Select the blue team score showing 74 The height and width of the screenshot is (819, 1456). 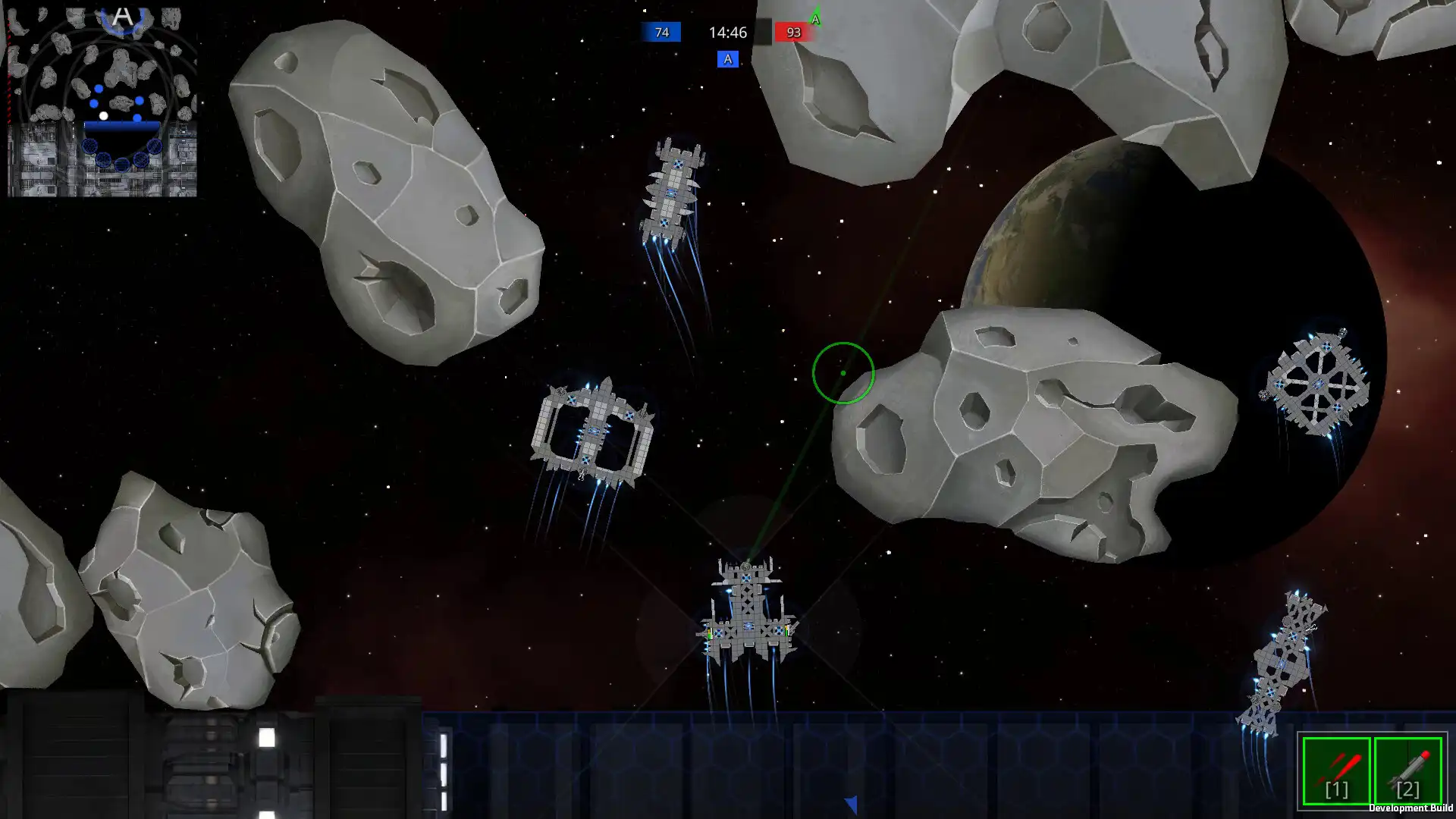click(661, 33)
